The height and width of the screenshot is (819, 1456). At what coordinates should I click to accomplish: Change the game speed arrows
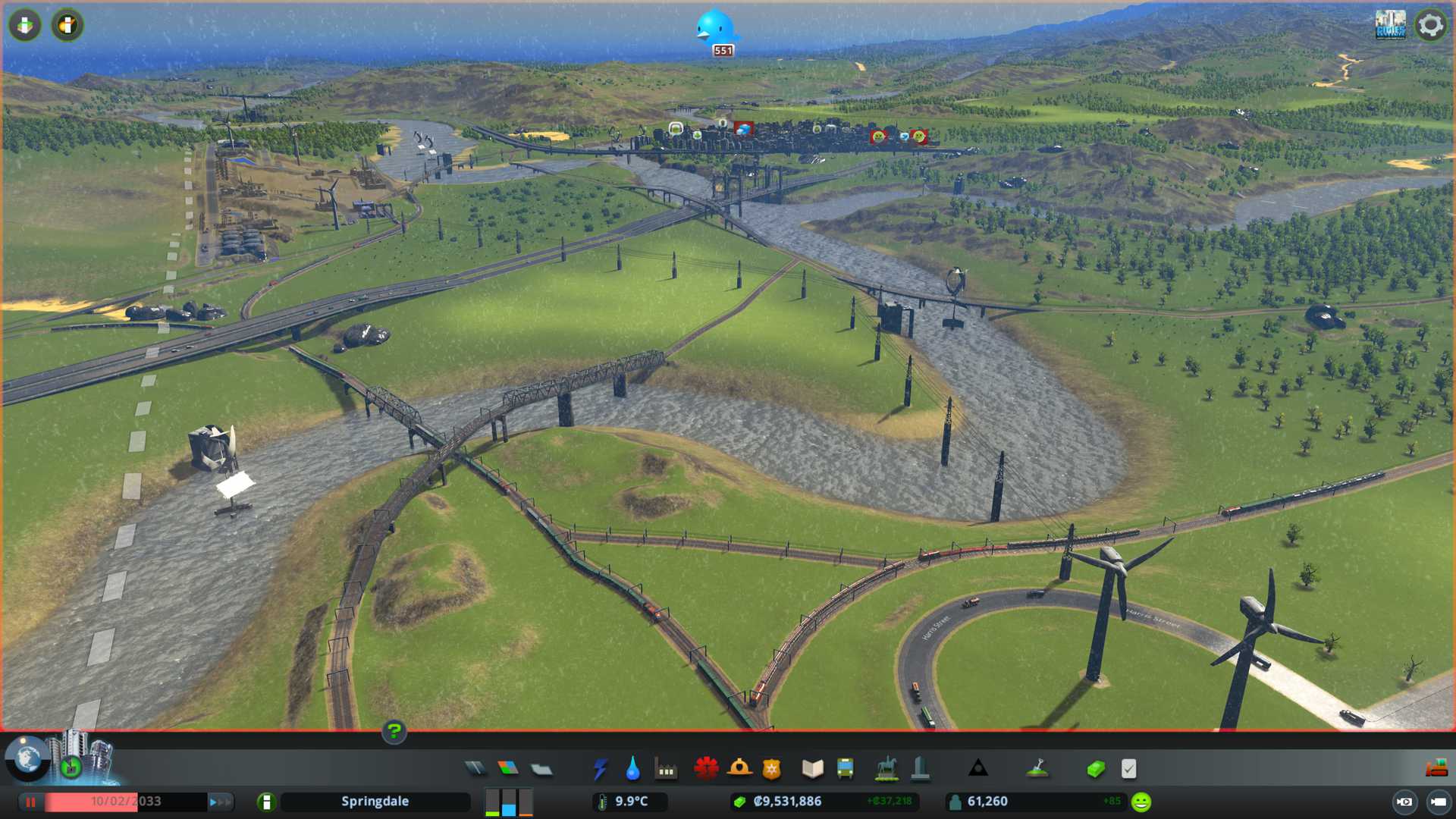click(x=220, y=802)
